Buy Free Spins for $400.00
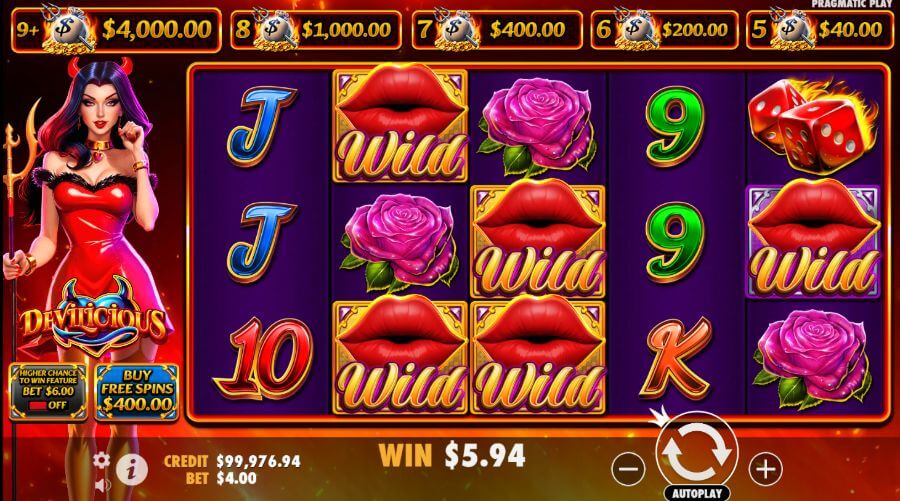The image size is (900, 501). 136,390
